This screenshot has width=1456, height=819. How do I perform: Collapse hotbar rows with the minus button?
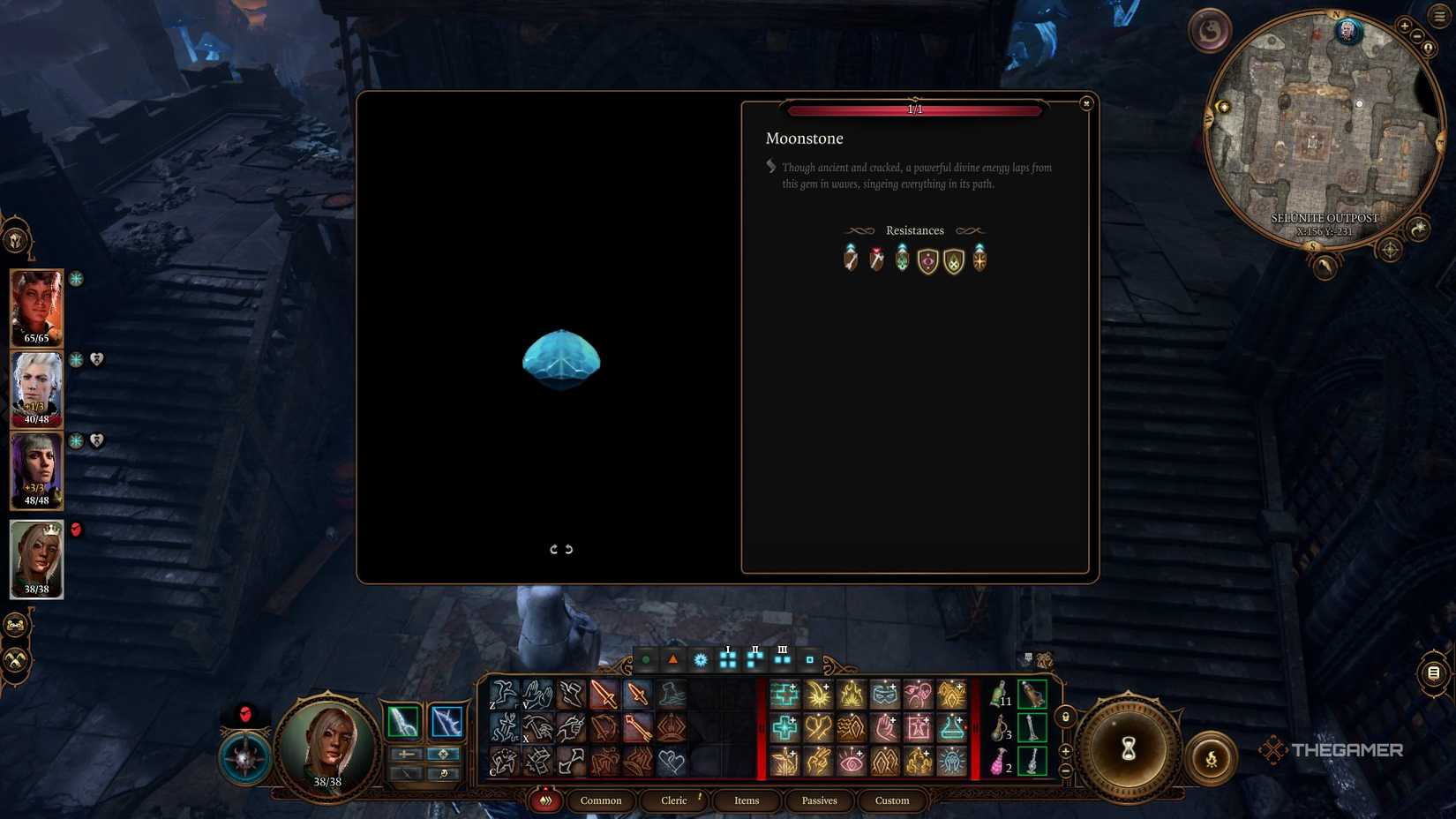pyautogui.click(x=1065, y=770)
